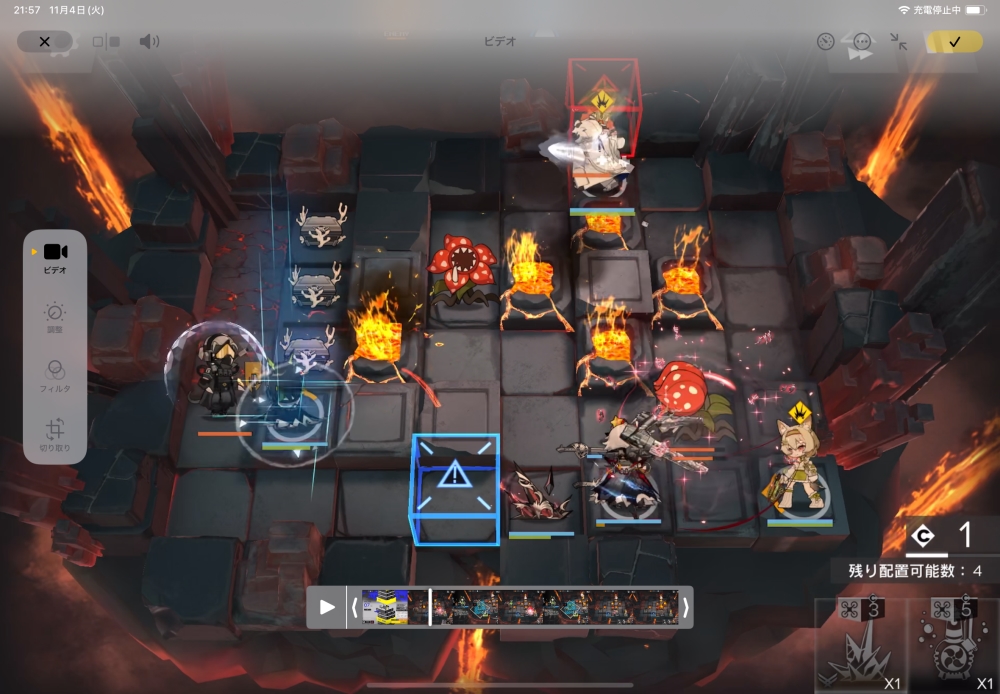Viewport: 1000px width, 694px height.
Task: Open the フィルタ filter tool
Action: pos(55,375)
